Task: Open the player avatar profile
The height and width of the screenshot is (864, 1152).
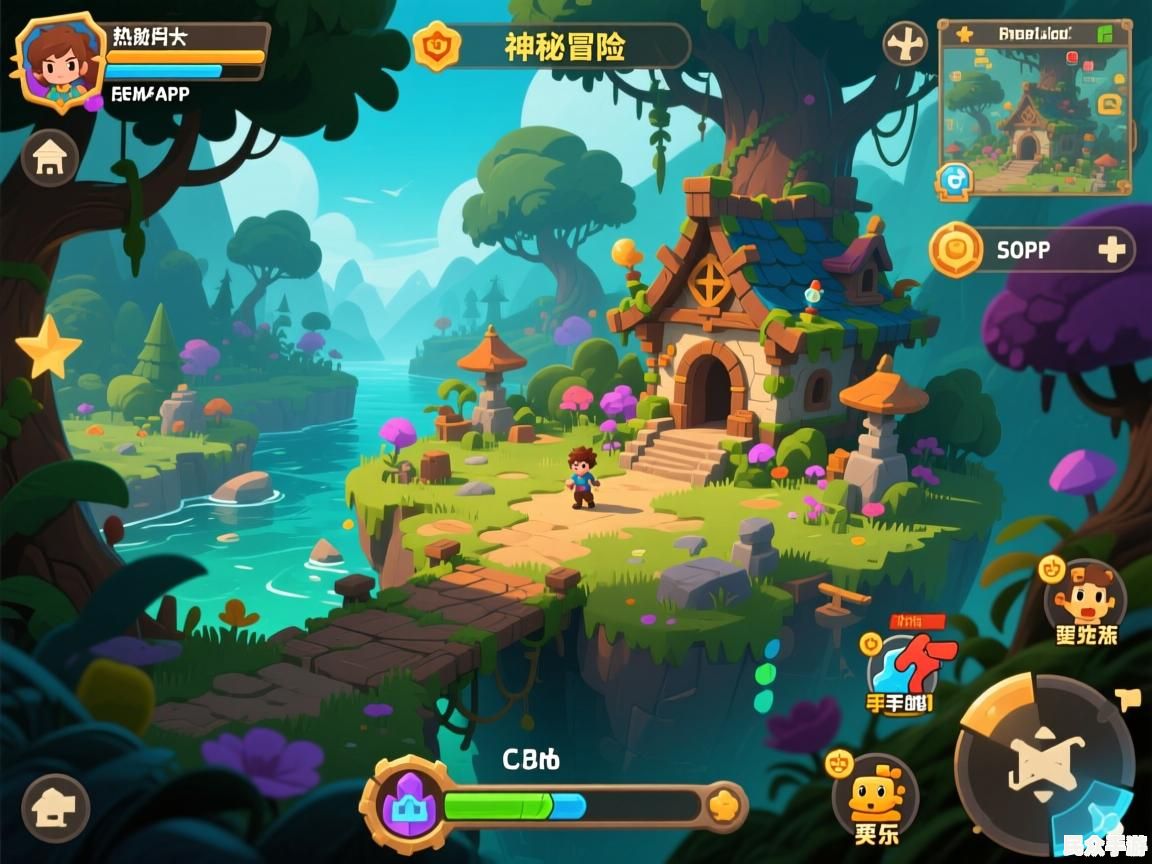Action: [x=60, y=58]
